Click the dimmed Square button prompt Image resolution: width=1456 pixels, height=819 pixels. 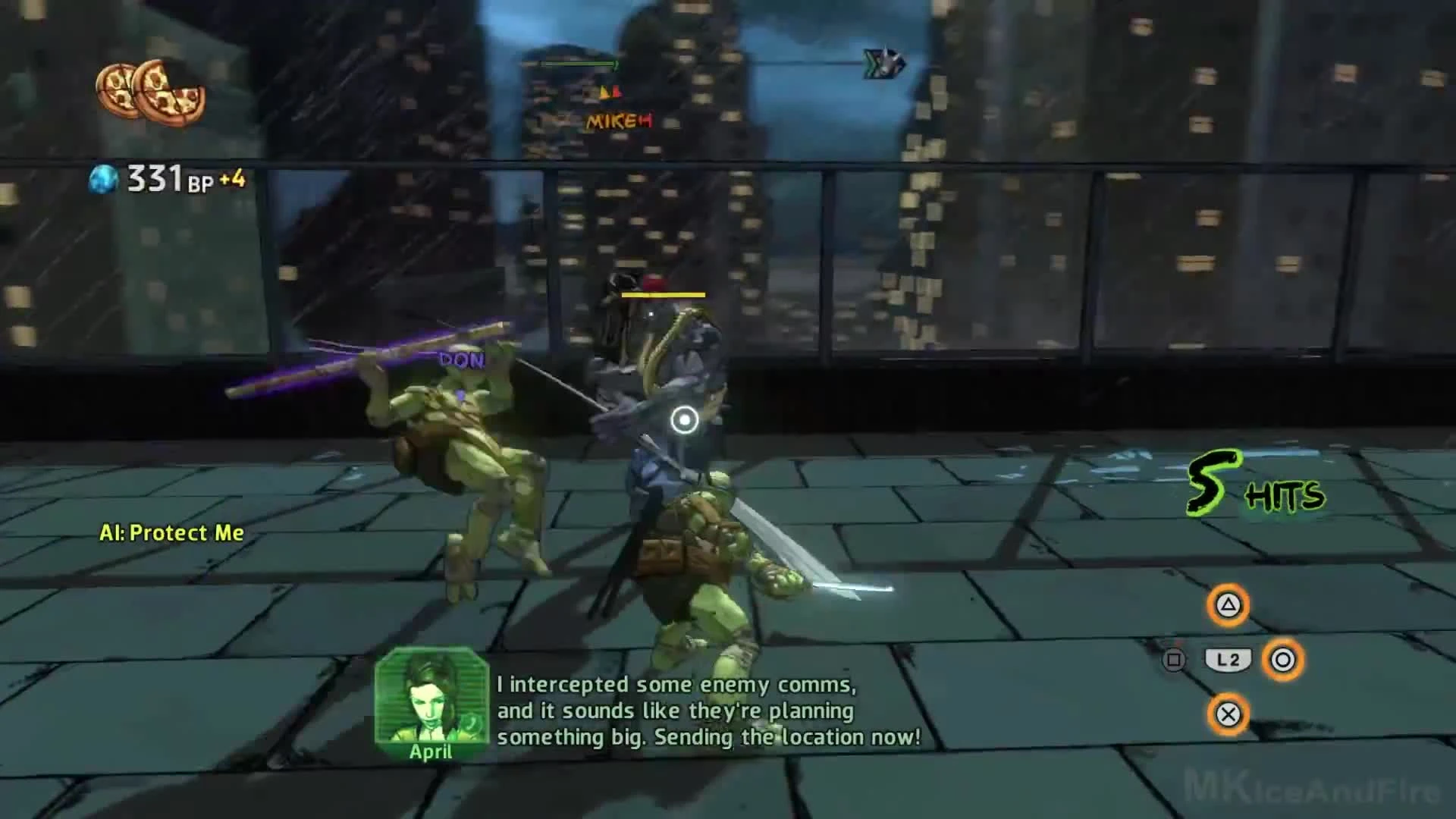pos(1175,661)
